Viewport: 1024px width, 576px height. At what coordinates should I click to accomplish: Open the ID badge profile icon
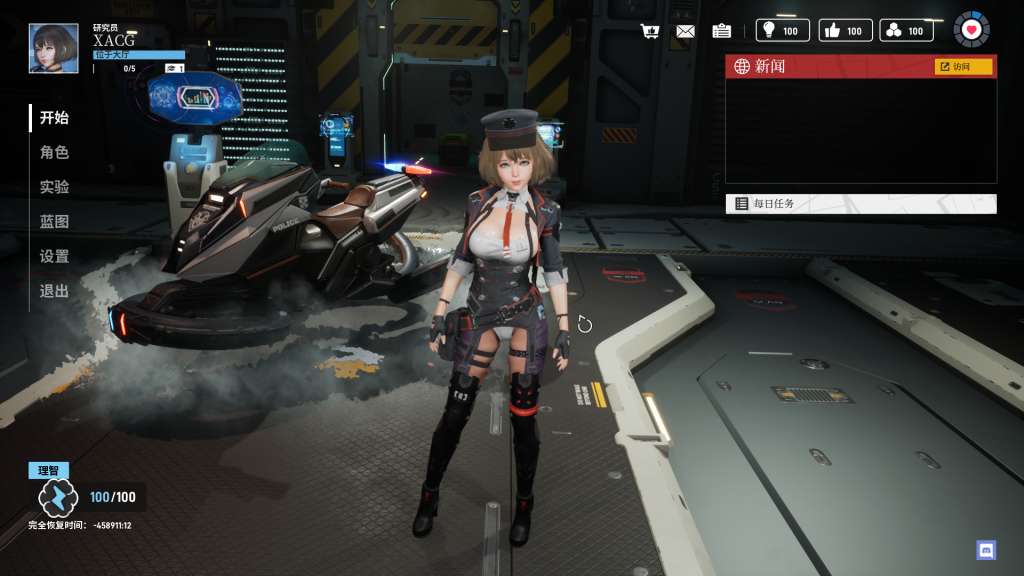tap(721, 31)
